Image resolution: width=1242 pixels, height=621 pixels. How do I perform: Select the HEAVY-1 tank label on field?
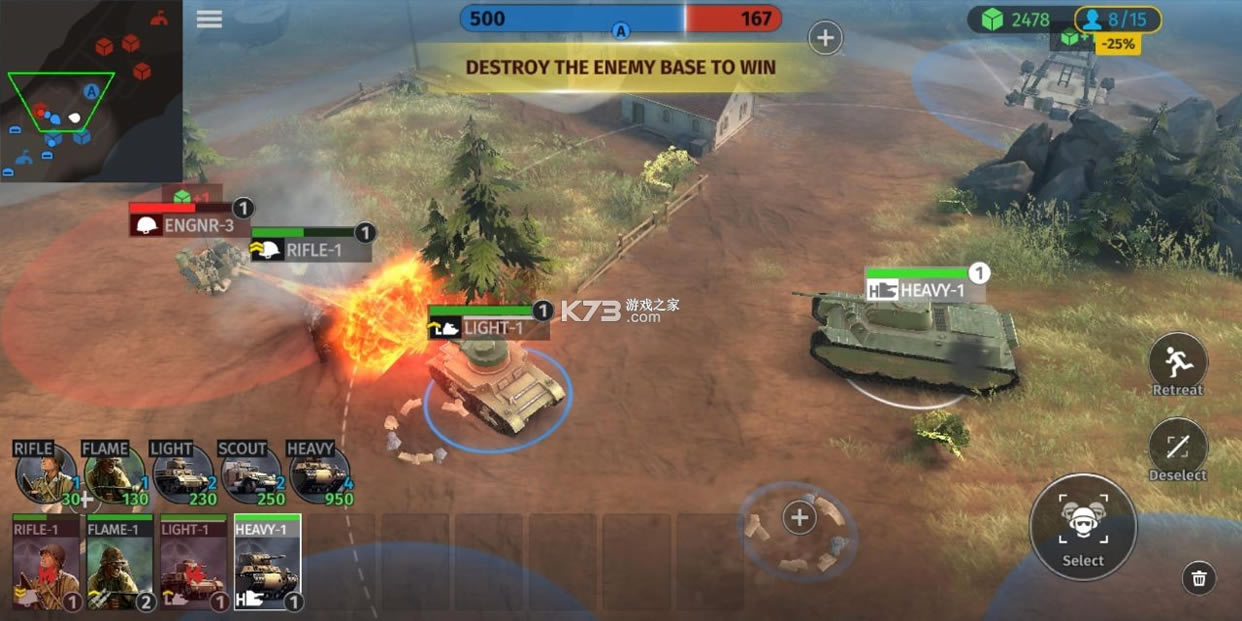[926, 290]
